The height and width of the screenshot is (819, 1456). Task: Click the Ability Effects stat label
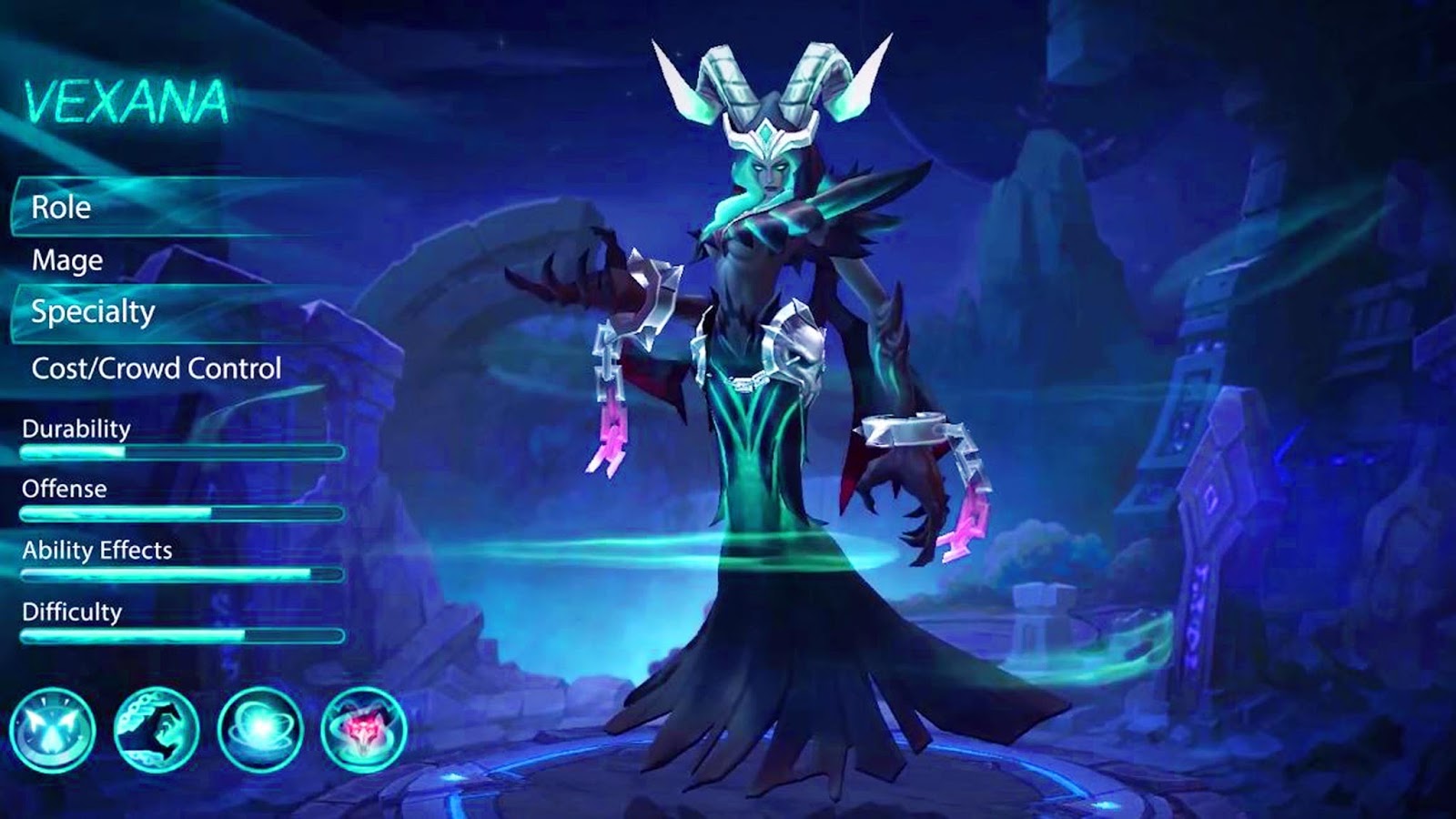pos(98,549)
